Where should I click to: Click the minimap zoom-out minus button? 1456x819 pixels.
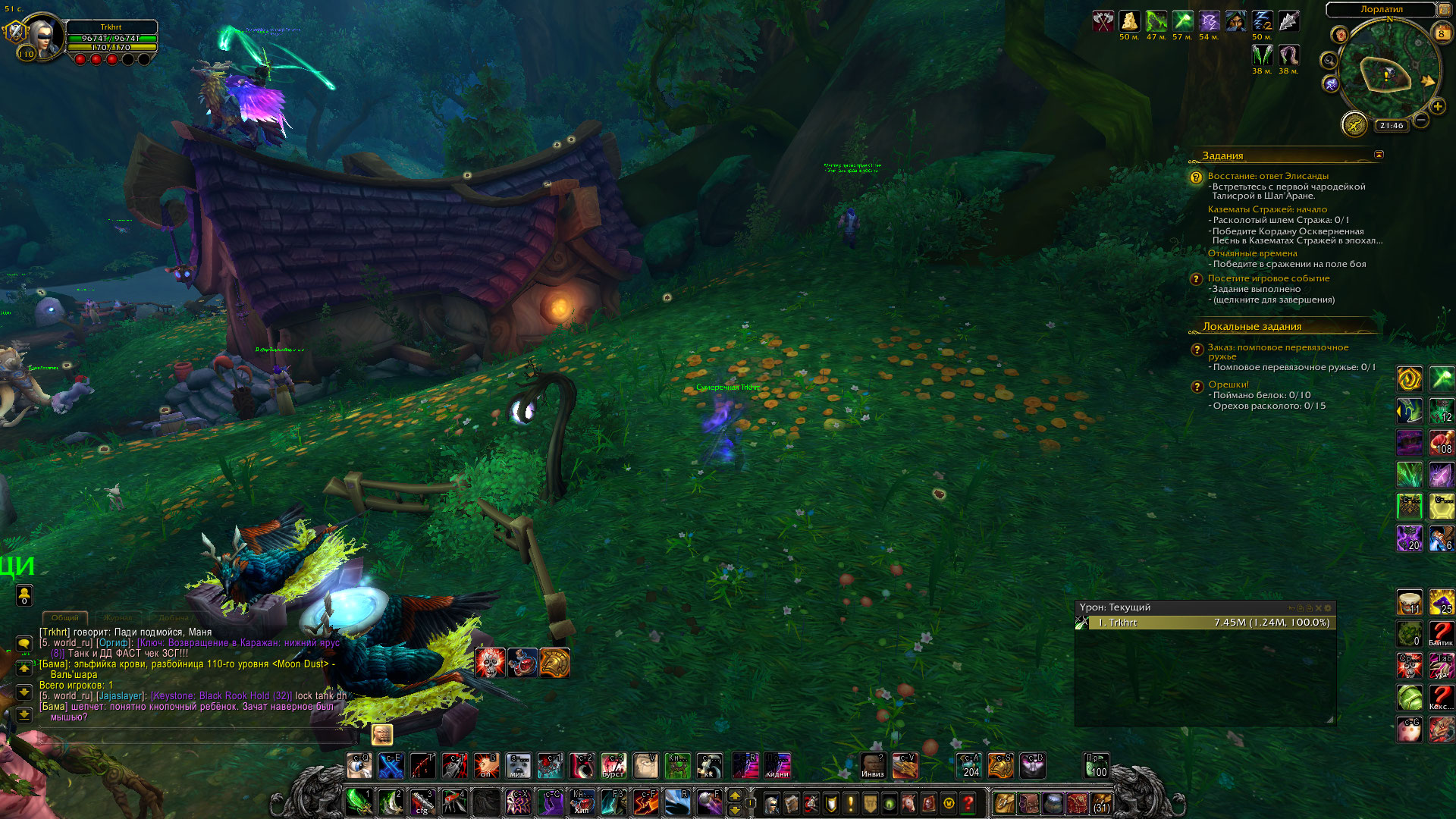(1421, 120)
